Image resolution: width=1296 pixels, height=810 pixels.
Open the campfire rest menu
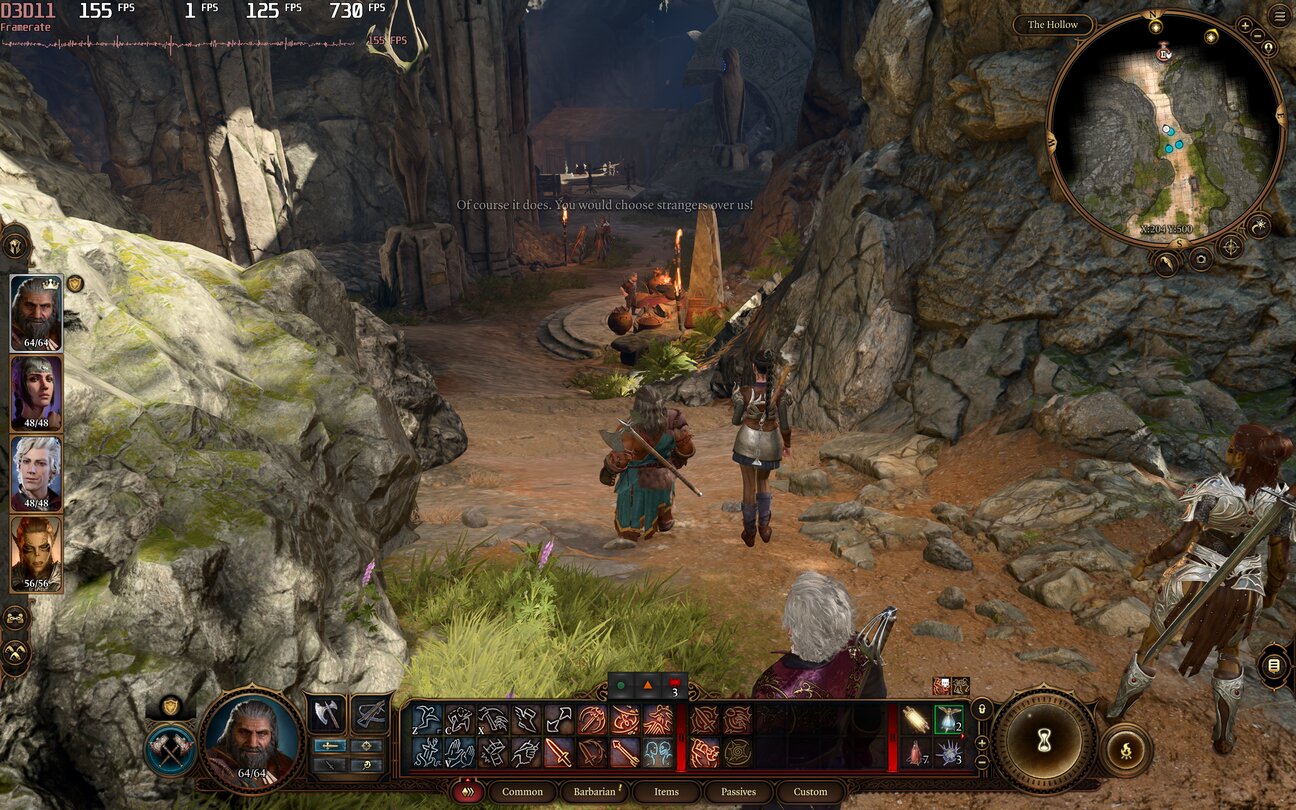click(x=1125, y=749)
